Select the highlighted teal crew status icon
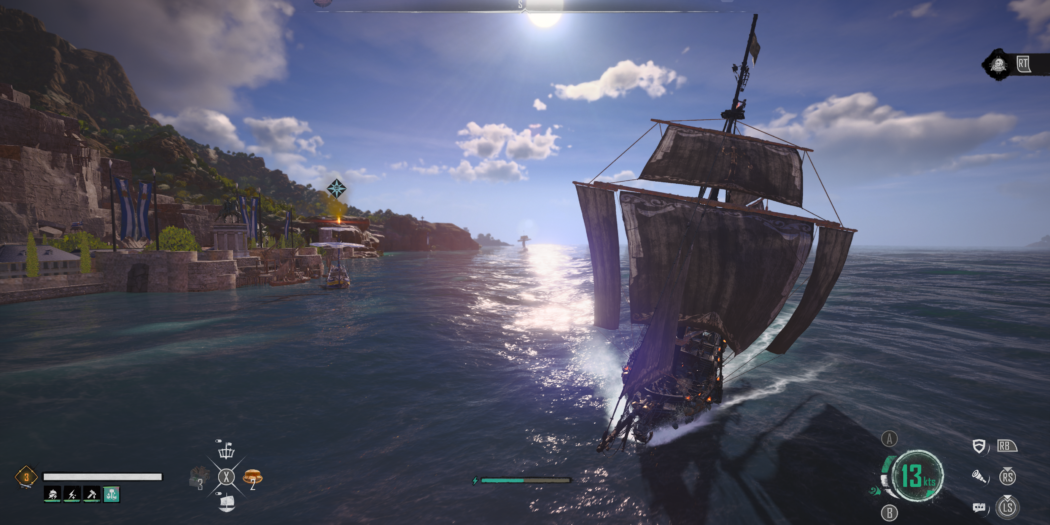The width and height of the screenshot is (1050, 525). click(x=111, y=493)
